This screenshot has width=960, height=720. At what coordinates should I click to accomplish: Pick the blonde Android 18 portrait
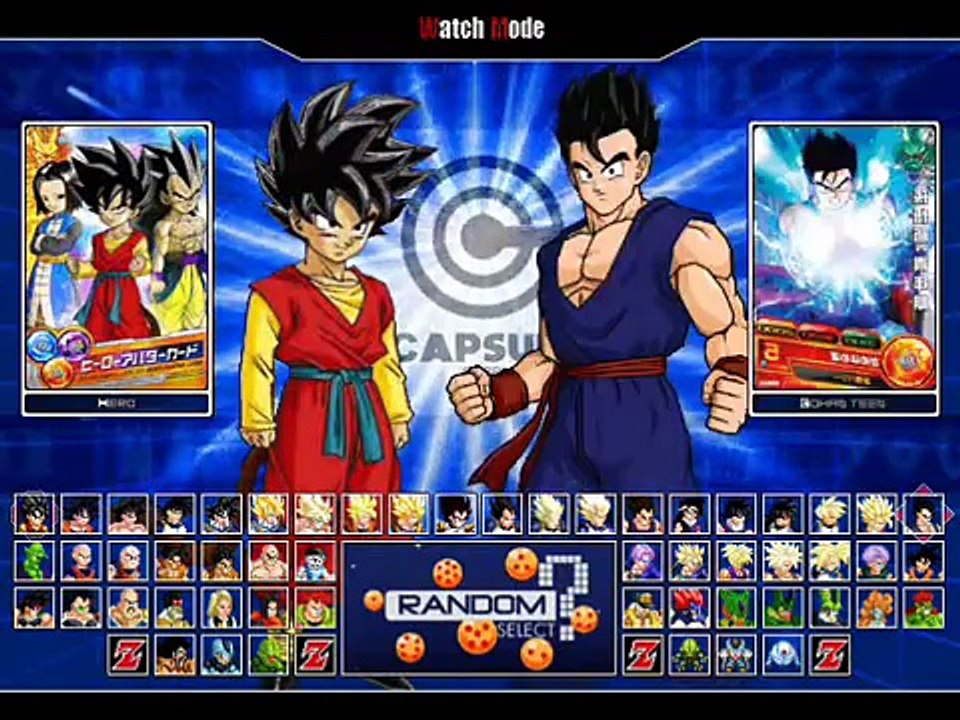(x=222, y=607)
